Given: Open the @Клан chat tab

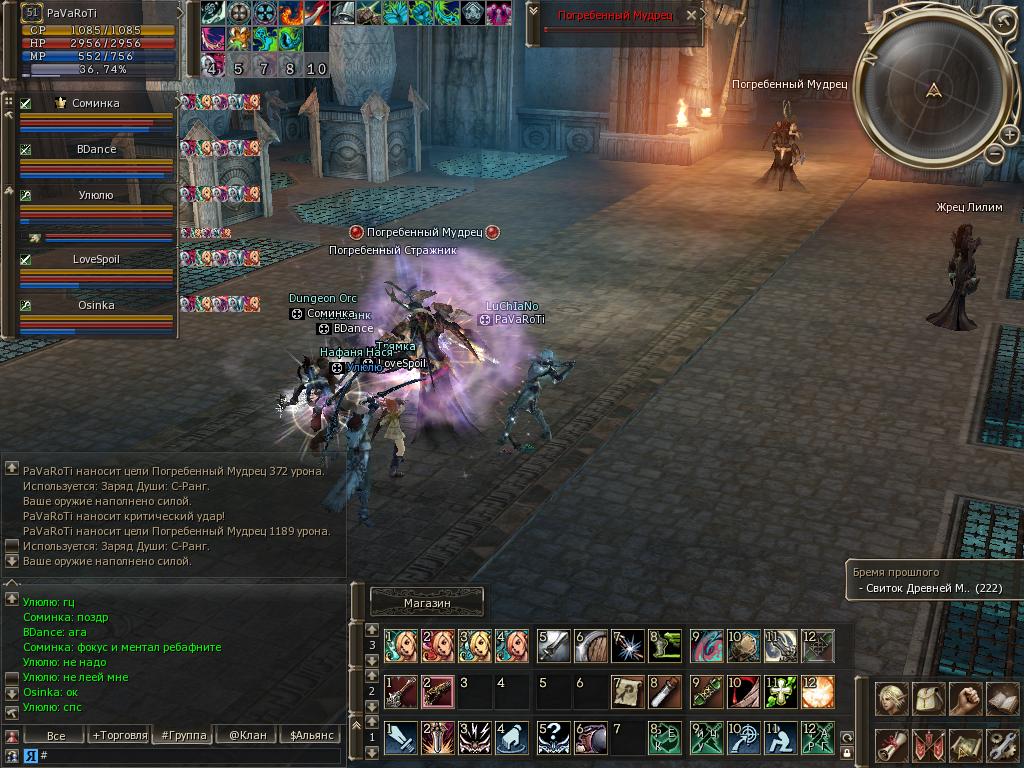Looking at the screenshot, I should [x=247, y=736].
